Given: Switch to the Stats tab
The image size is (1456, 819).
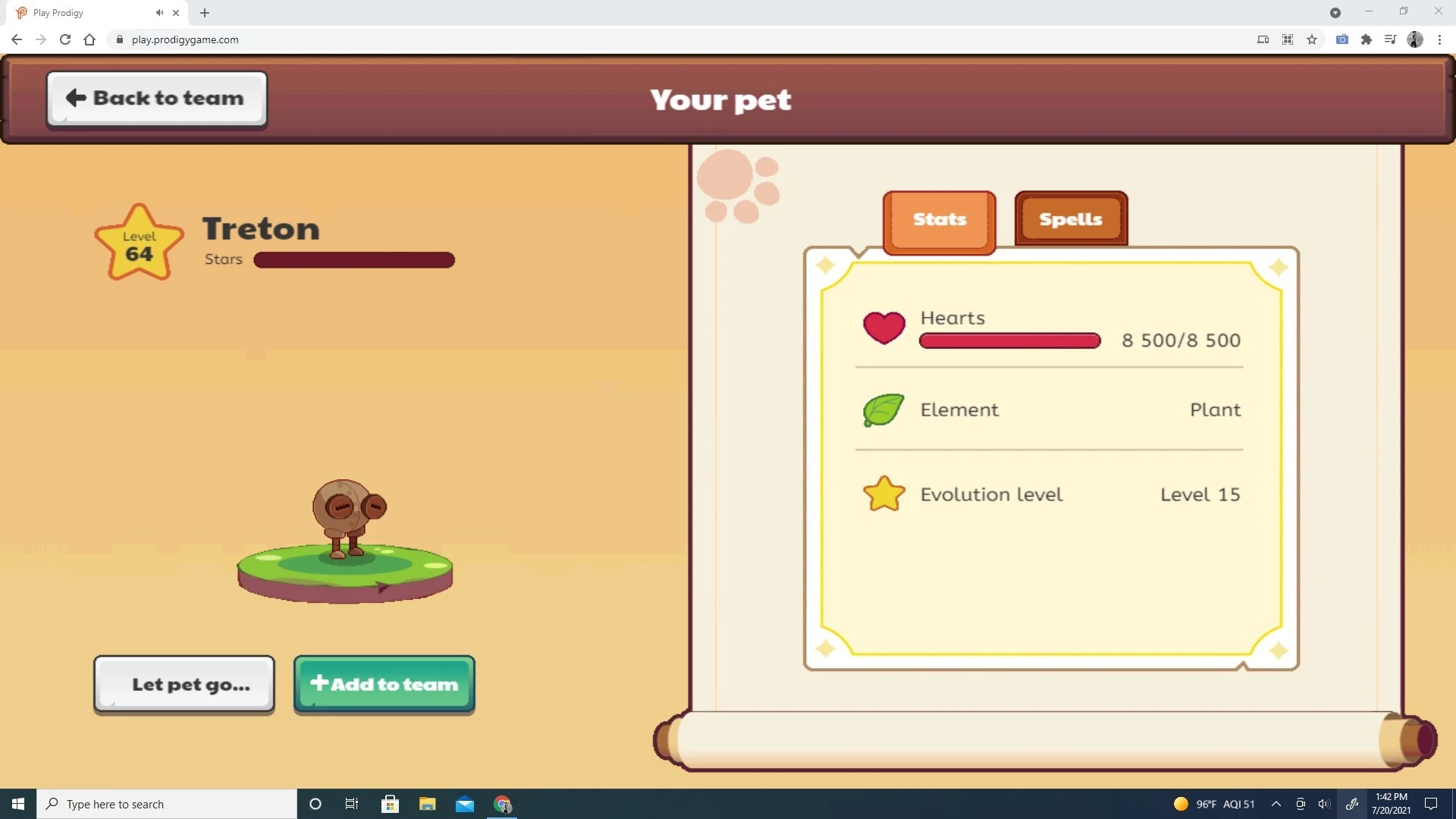Looking at the screenshot, I should [939, 220].
